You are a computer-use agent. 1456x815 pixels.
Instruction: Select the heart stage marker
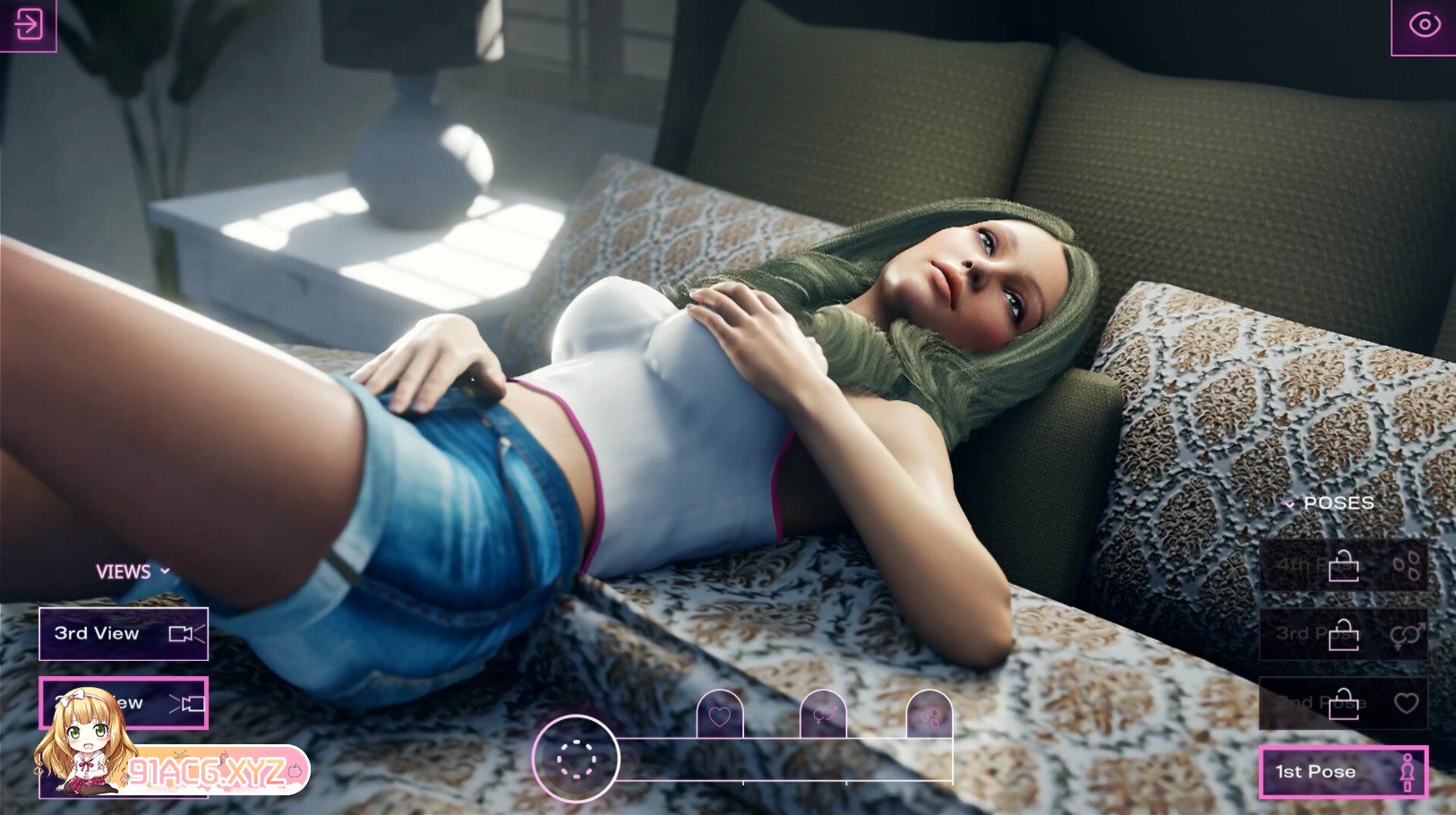coord(720,716)
